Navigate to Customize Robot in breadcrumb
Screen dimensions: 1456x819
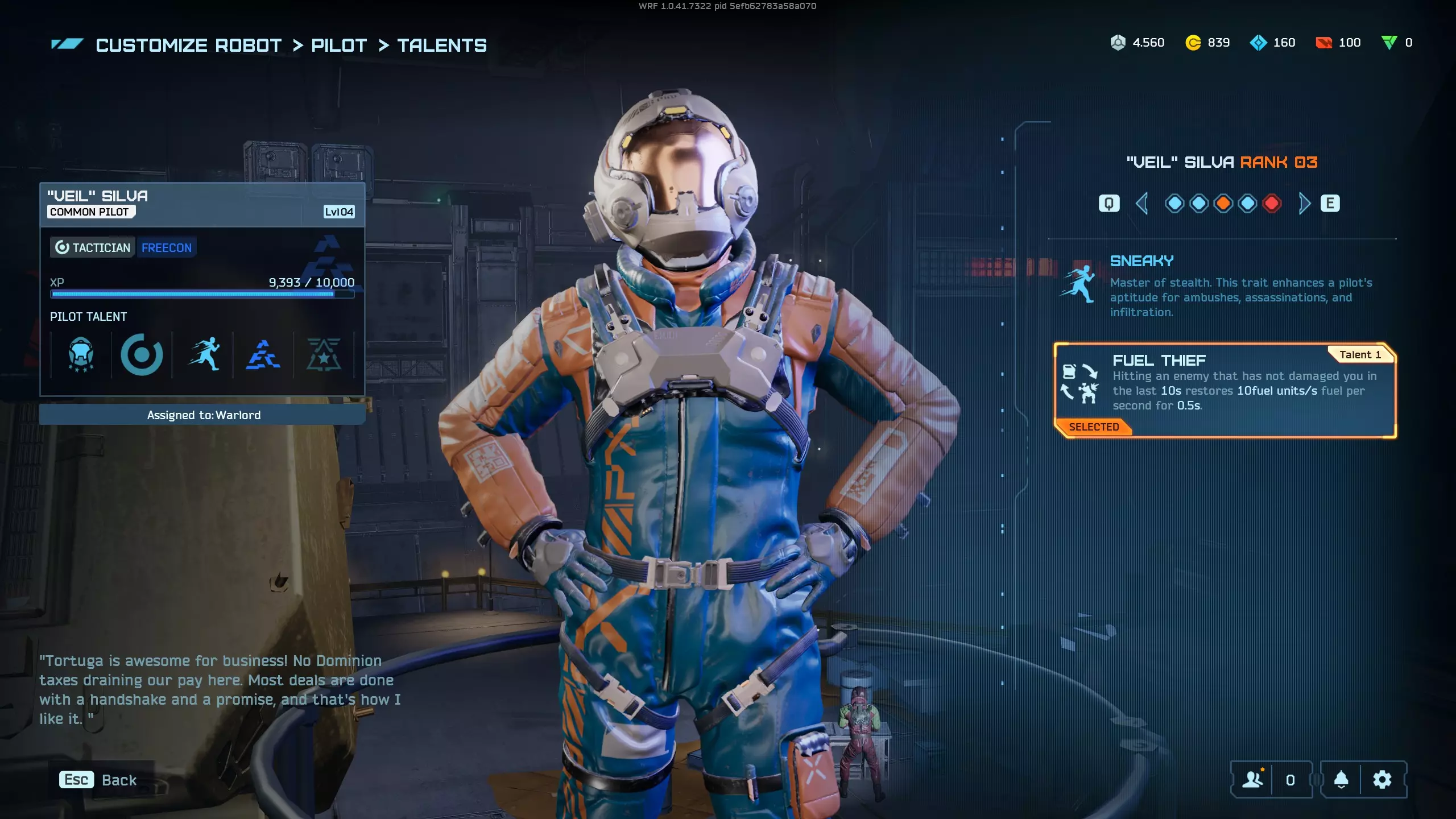188,45
